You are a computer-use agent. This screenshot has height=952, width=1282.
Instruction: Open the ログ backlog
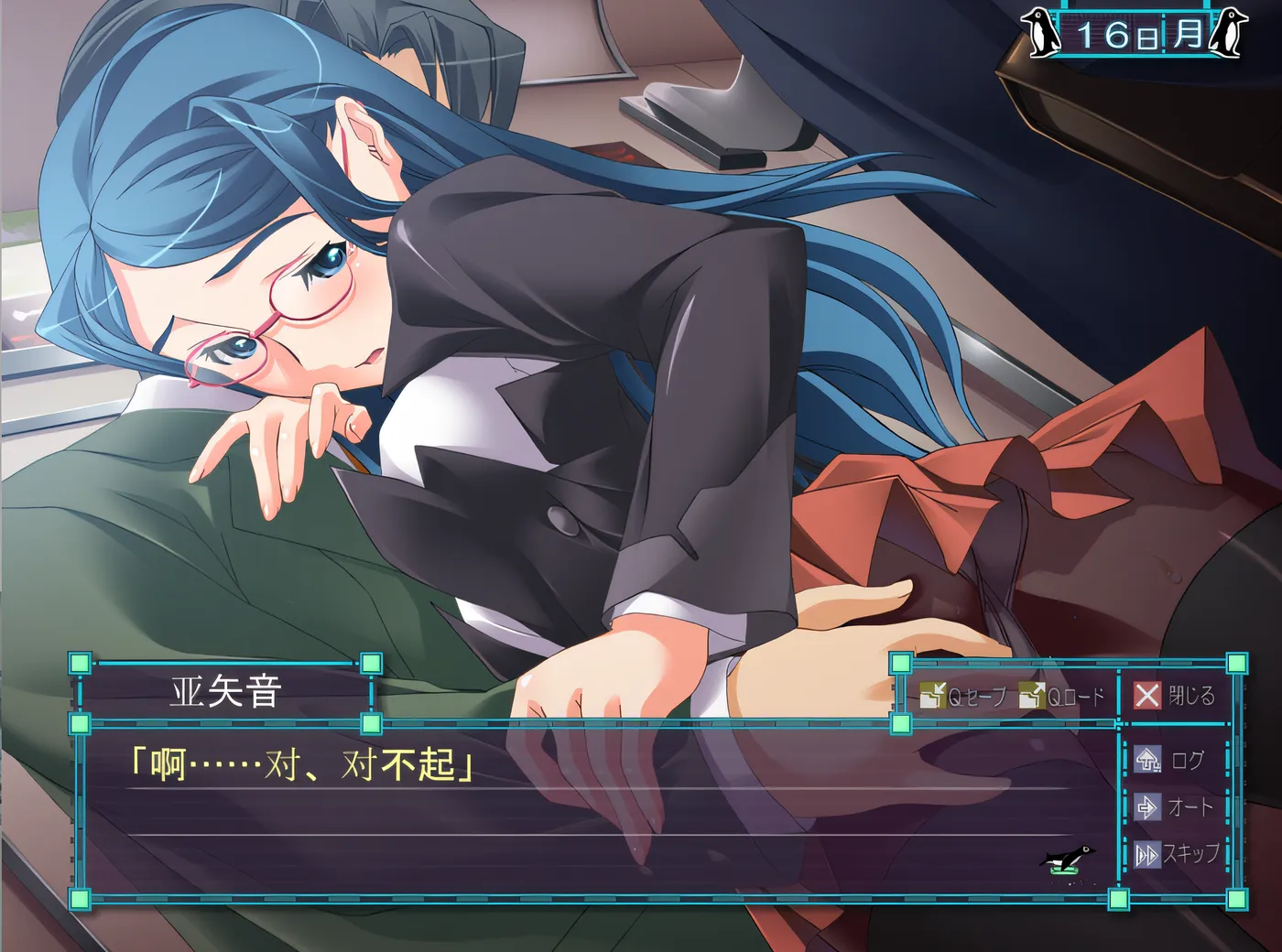tap(1171, 760)
